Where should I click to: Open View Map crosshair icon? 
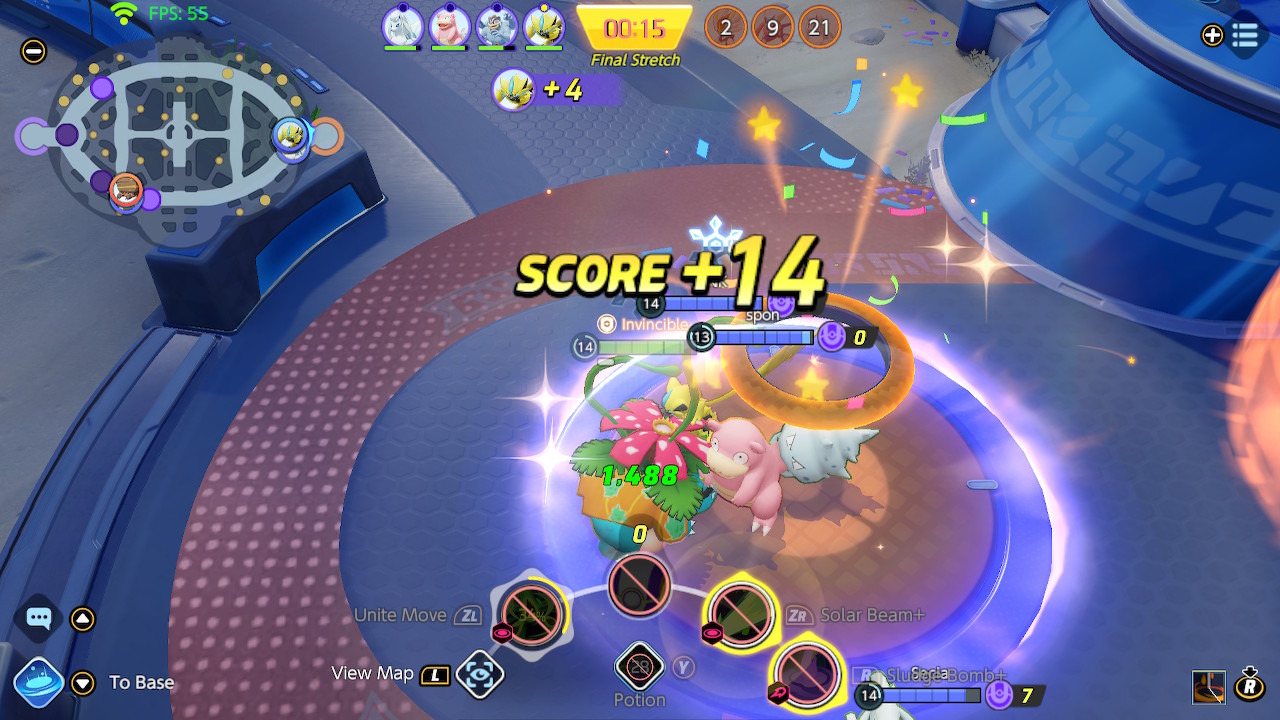tap(479, 674)
